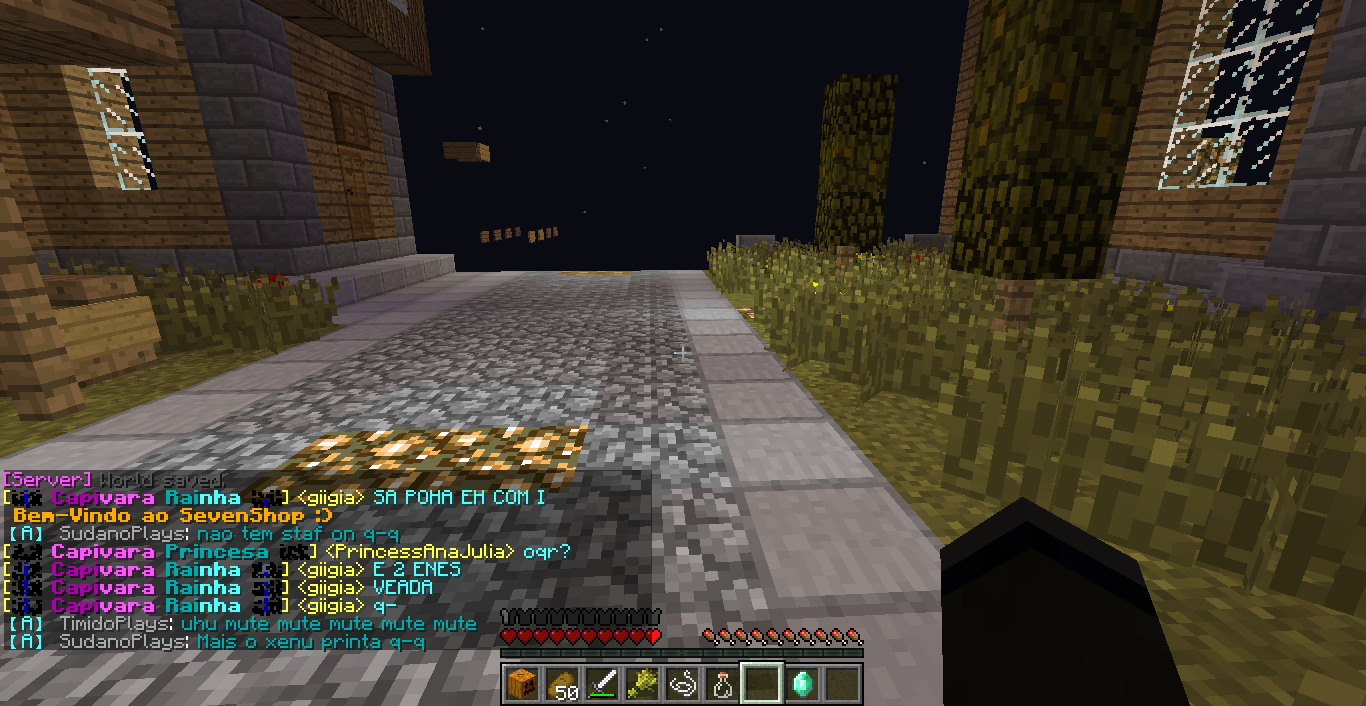Choose the wheat item slot
The width and height of the screenshot is (1366, 706).
[642, 684]
